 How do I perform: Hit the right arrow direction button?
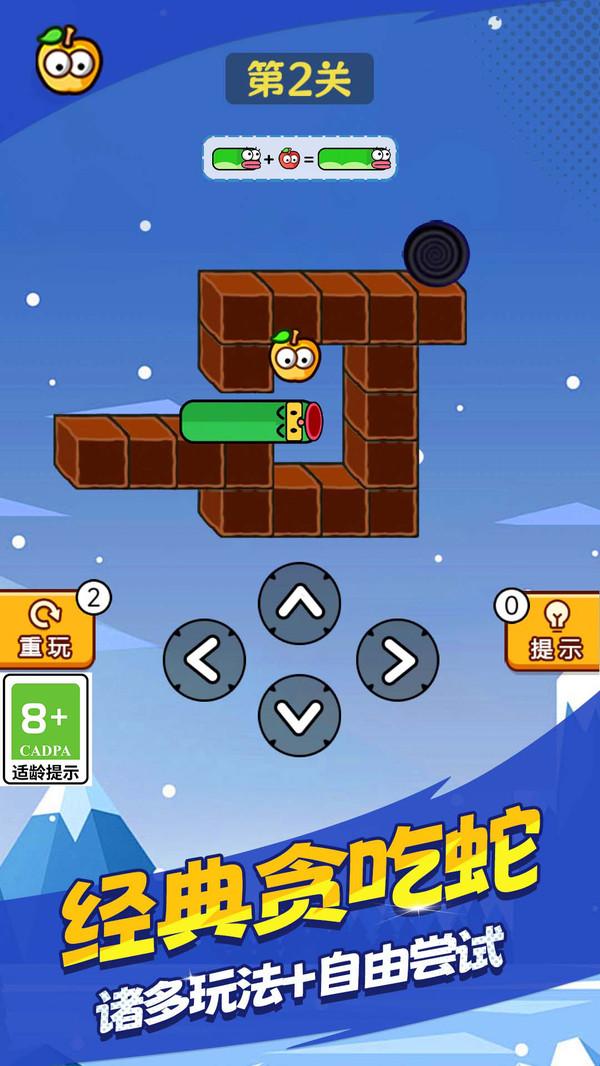(x=397, y=659)
